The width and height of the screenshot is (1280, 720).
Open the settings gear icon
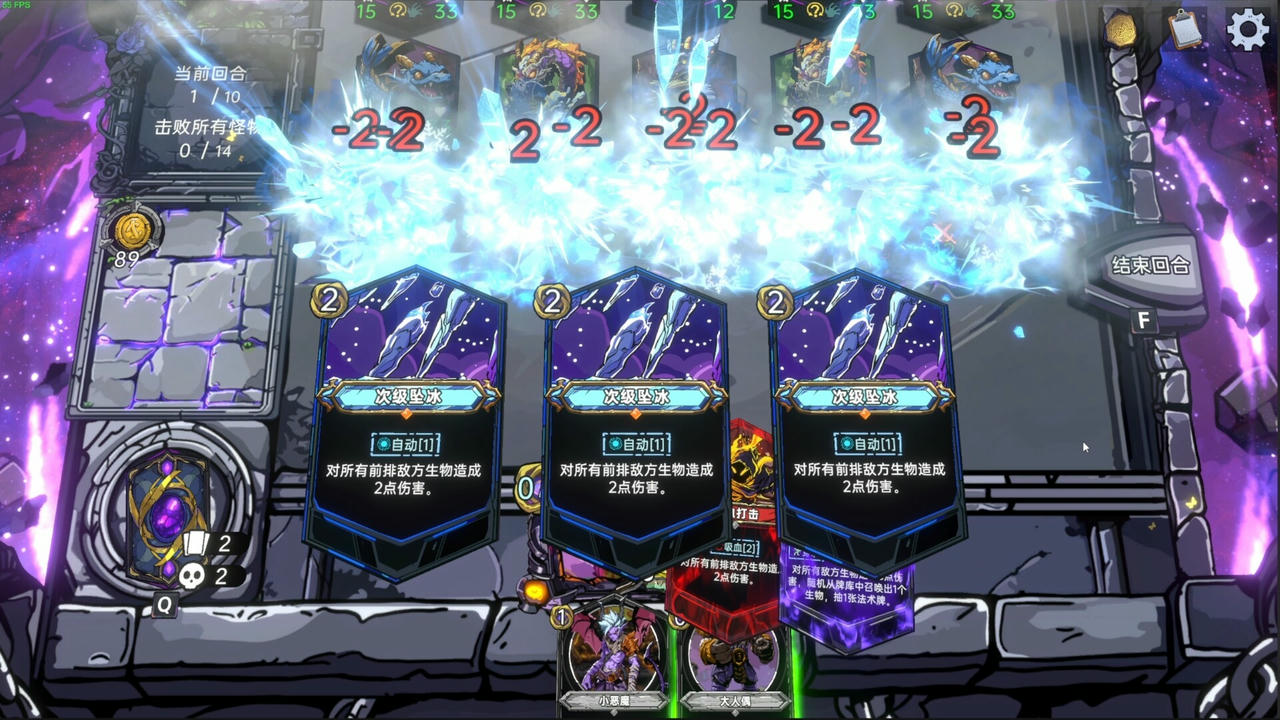(1247, 29)
